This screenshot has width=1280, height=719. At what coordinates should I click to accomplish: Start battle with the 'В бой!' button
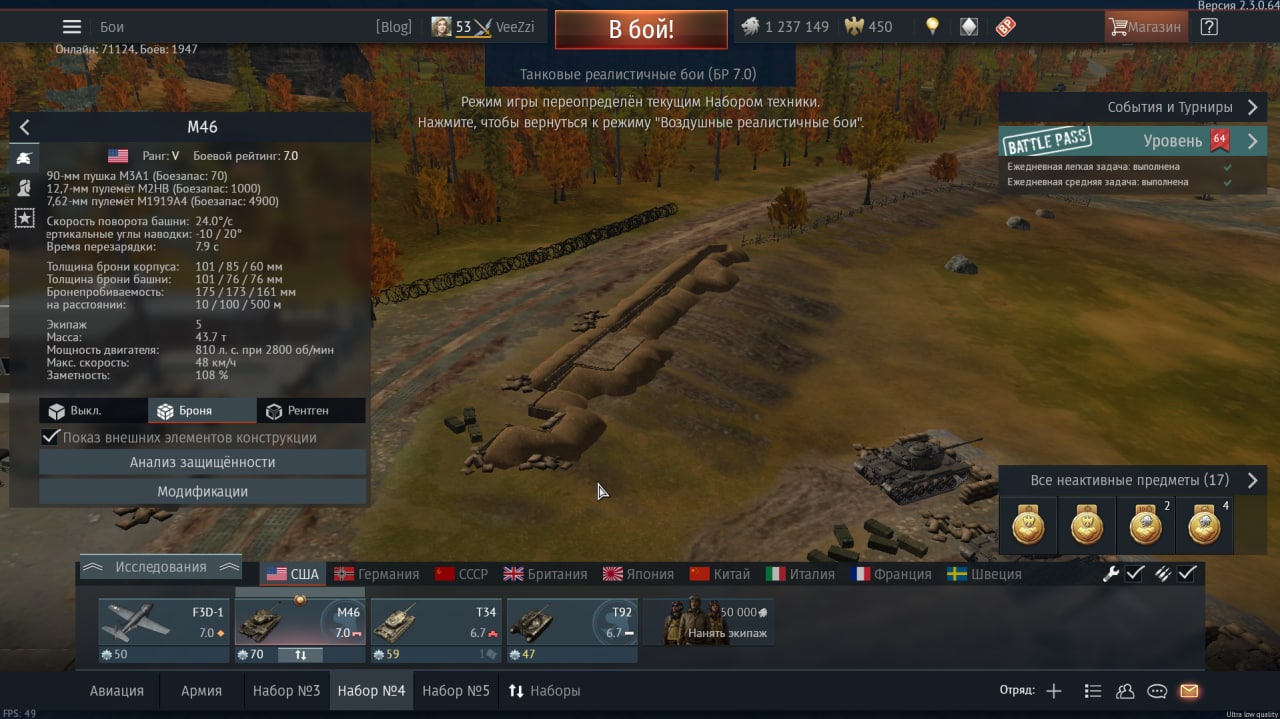(641, 29)
